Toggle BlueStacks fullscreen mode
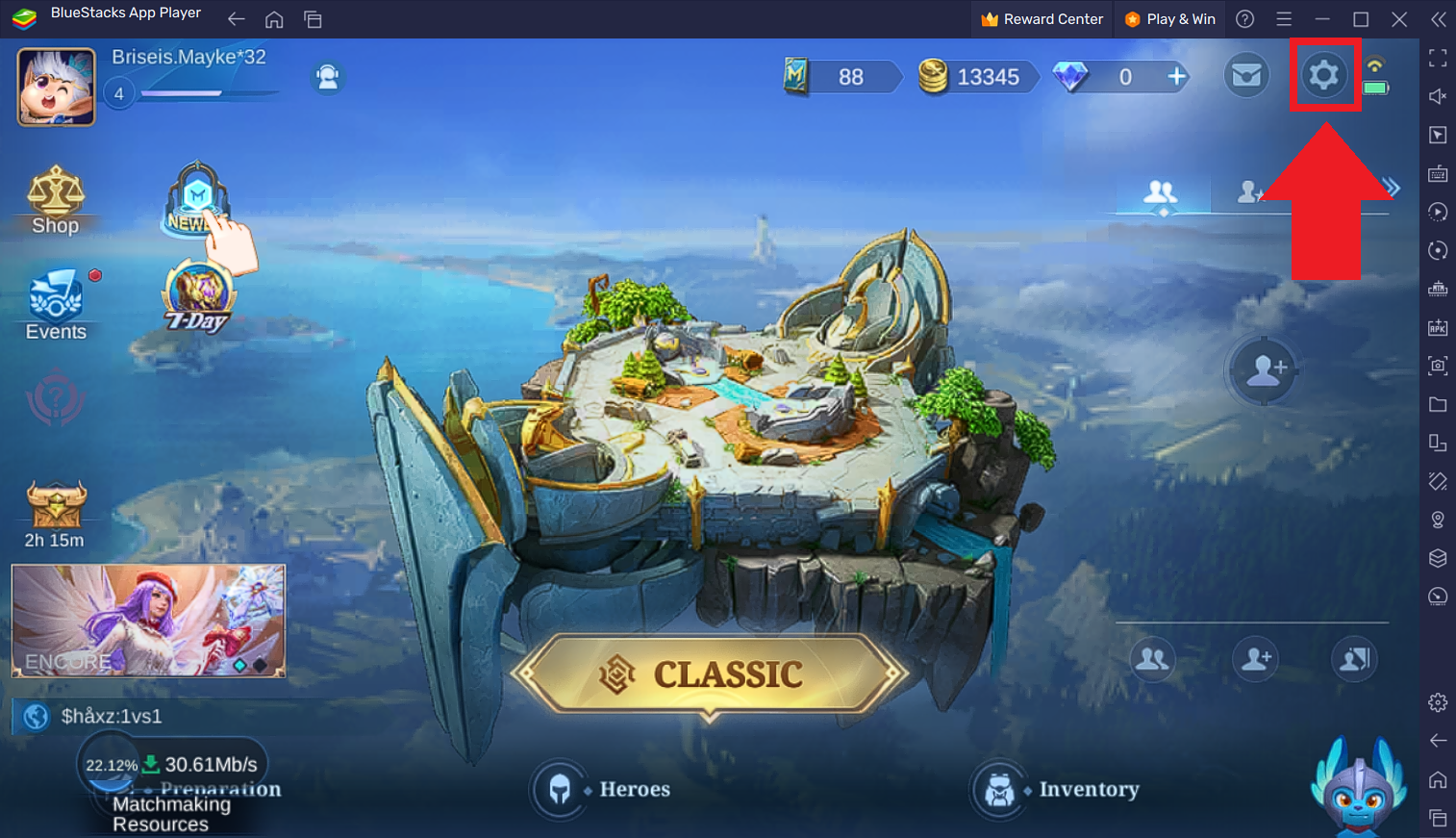1456x838 pixels. (1439, 58)
